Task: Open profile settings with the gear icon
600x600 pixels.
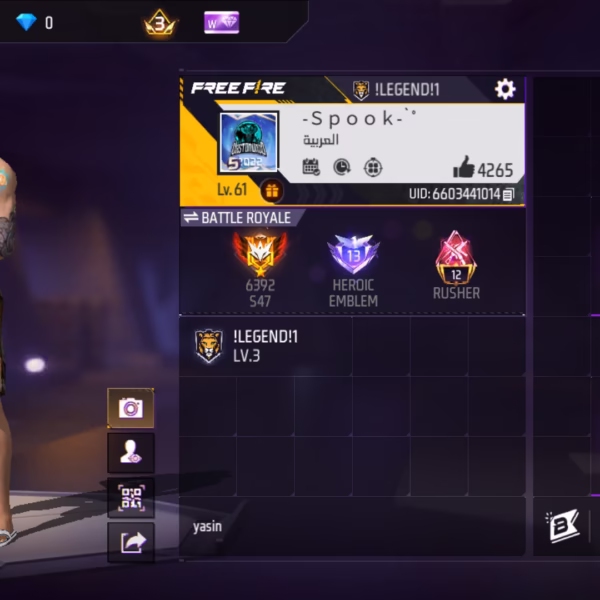Action: pos(505,90)
